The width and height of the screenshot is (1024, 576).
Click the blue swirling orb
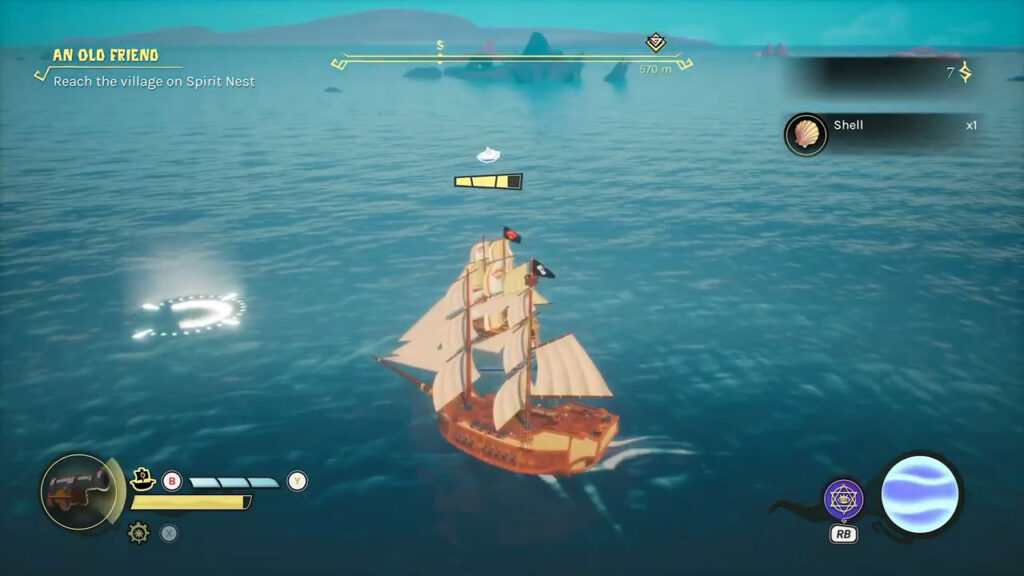[920, 493]
